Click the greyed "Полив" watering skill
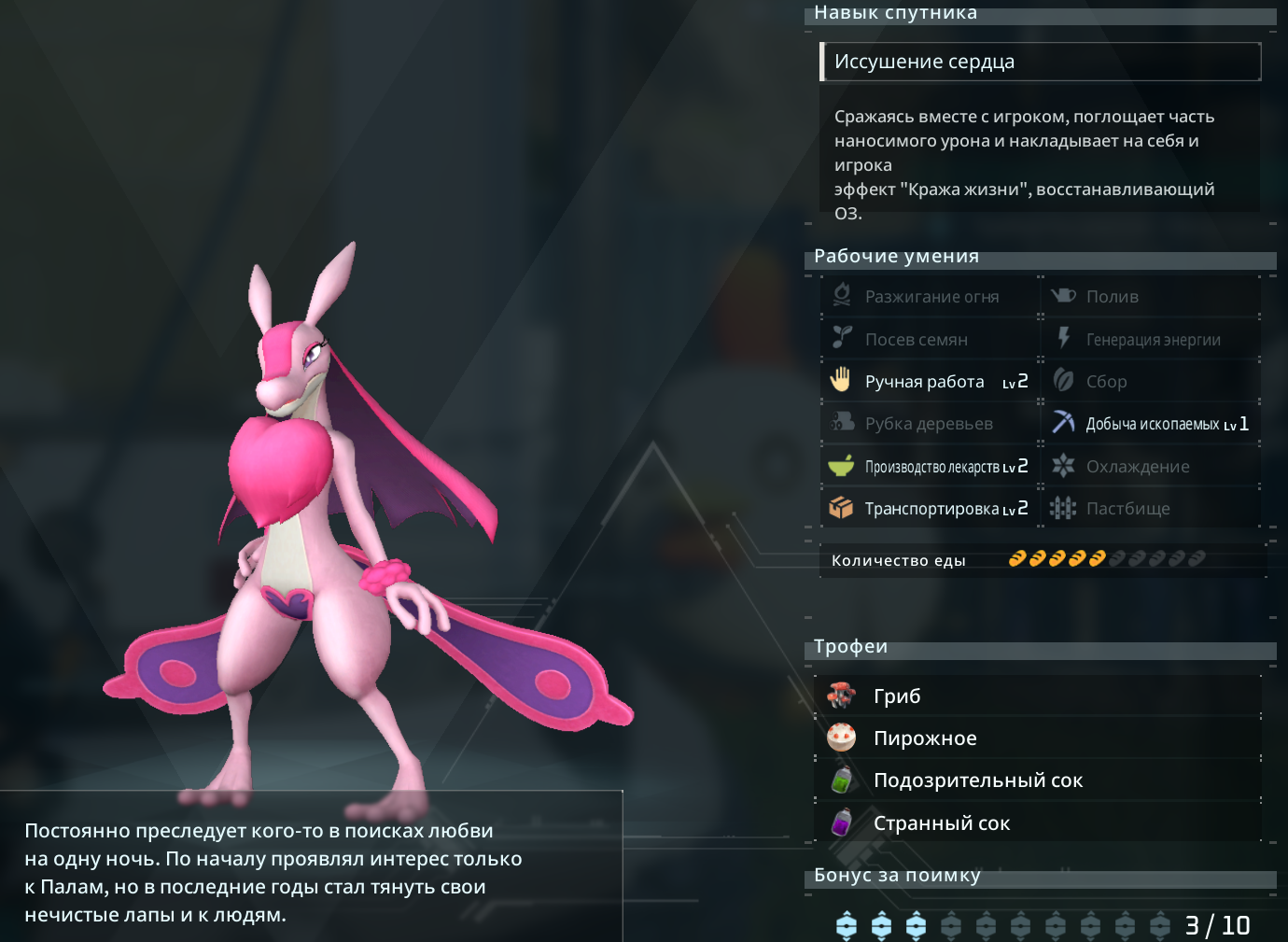The width and height of the screenshot is (1288, 942). (1152, 297)
